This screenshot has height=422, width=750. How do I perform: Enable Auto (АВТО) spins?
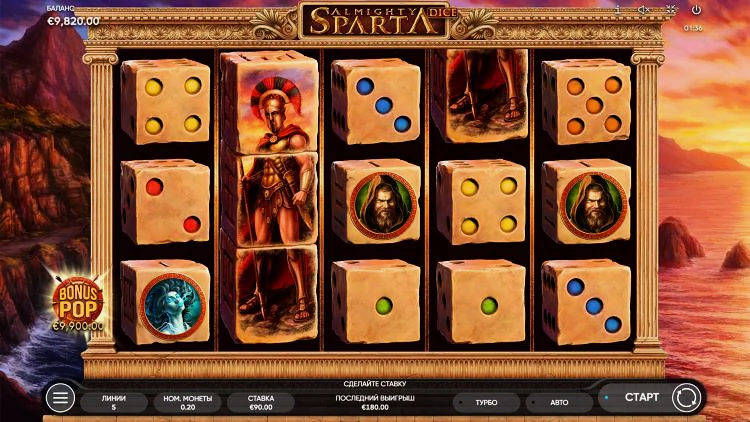[x=559, y=402]
